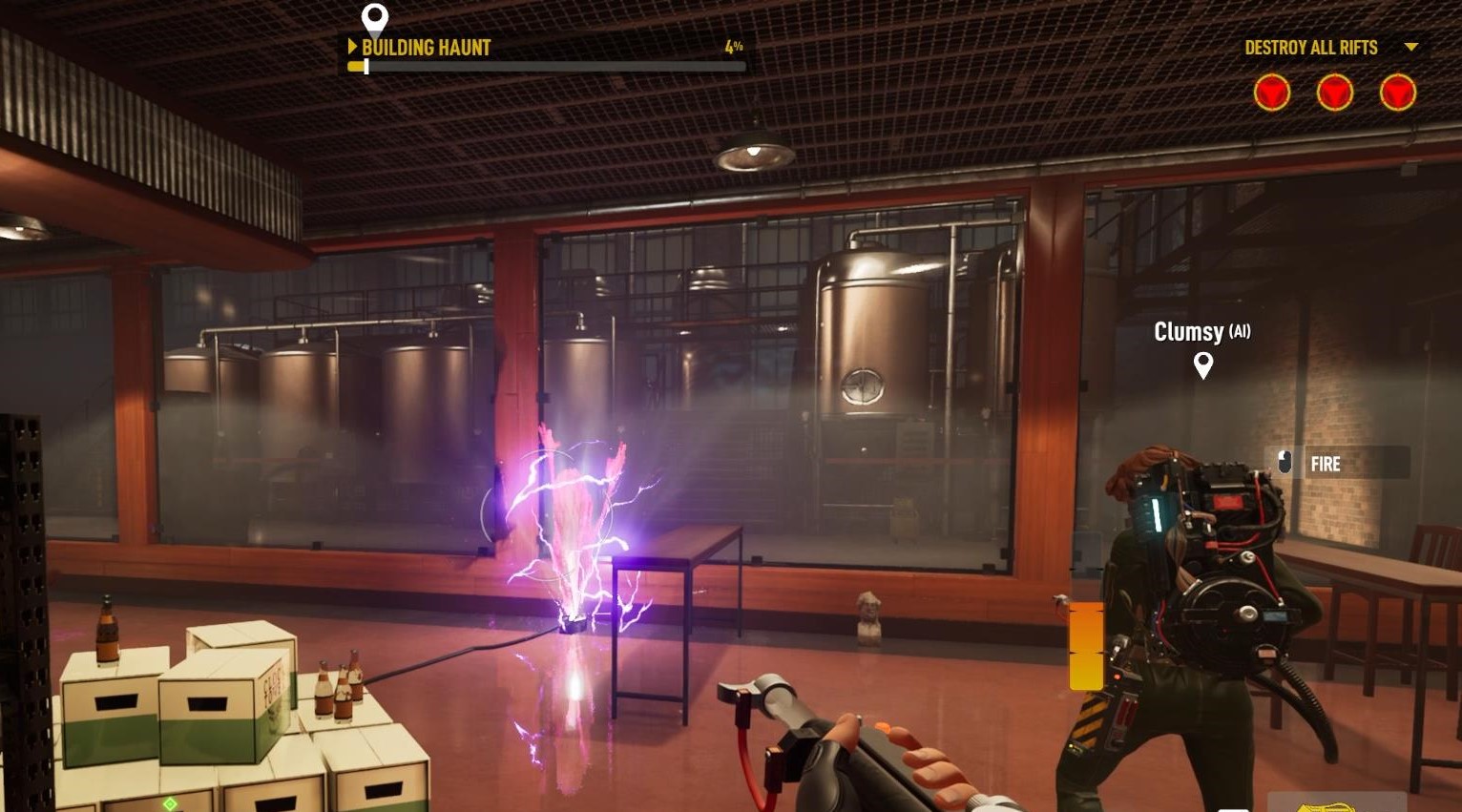The width and height of the screenshot is (1462, 812).
Task: Click the FIRE action label
Action: point(1326,464)
